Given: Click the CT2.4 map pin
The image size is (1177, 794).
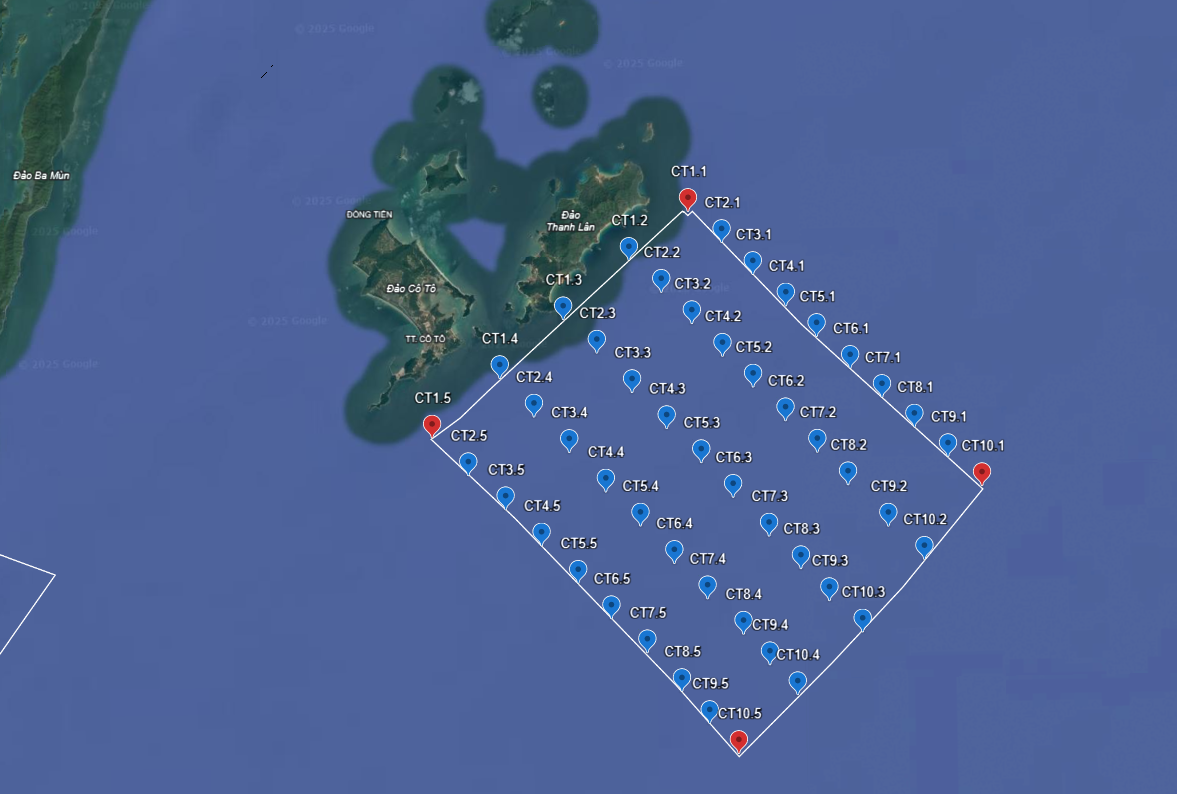Looking at the screenshot, I should (534, 404).
